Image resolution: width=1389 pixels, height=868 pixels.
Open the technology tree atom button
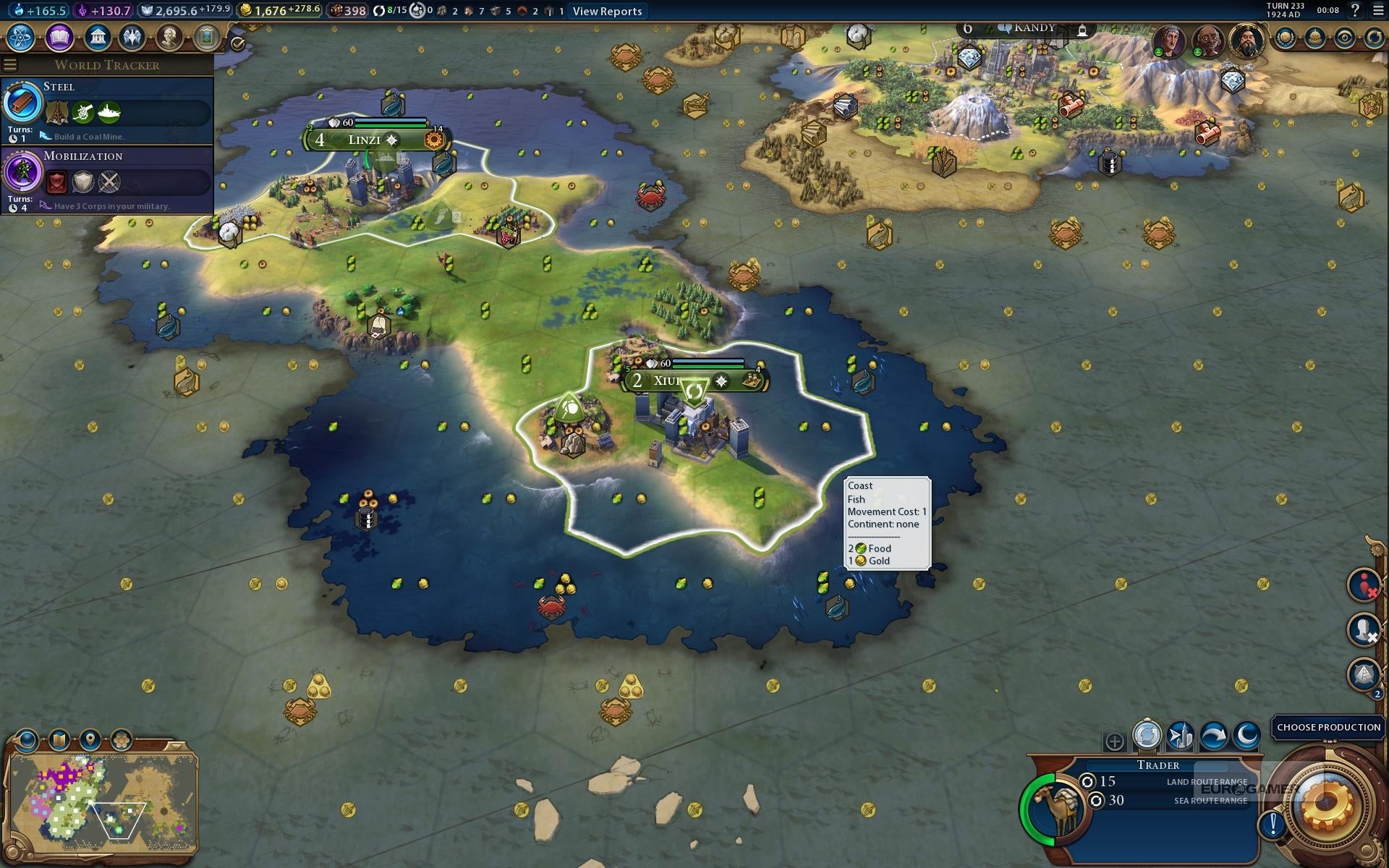tap(21, 37)
